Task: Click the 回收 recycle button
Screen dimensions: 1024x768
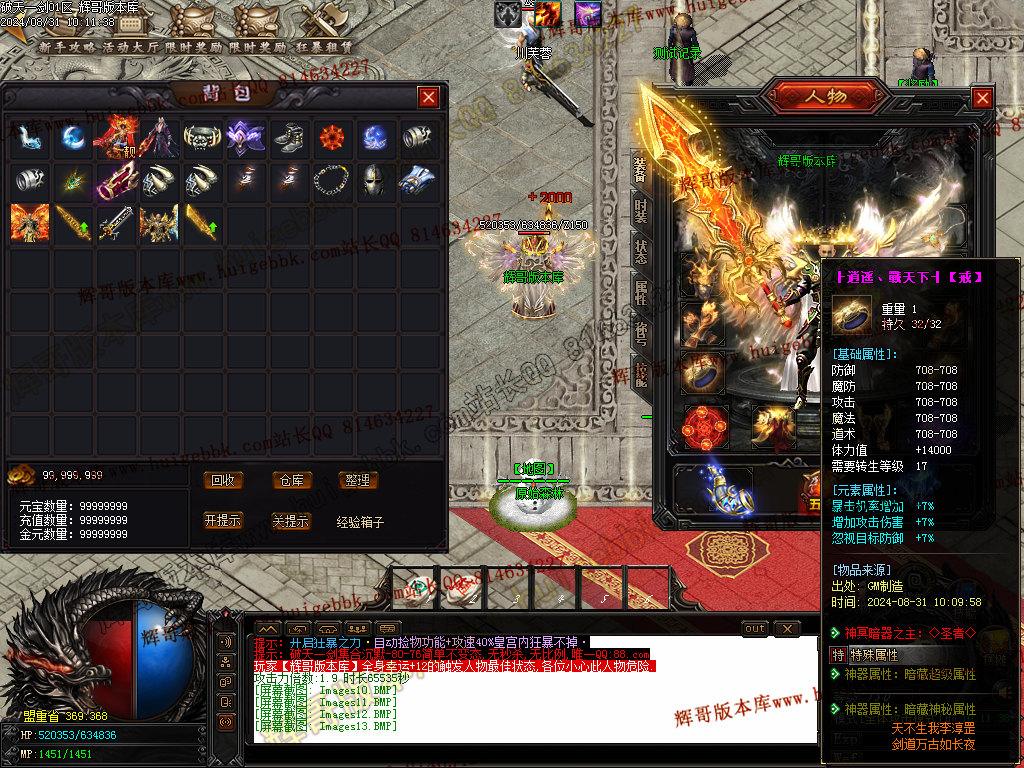Action: 223,481
